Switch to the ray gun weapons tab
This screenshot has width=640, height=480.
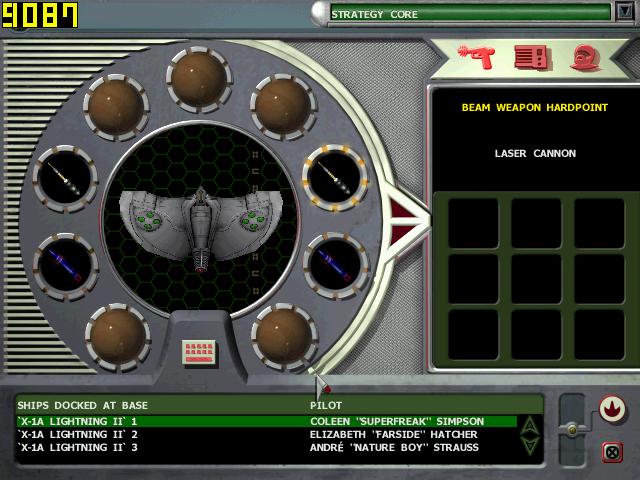(476, 57)
